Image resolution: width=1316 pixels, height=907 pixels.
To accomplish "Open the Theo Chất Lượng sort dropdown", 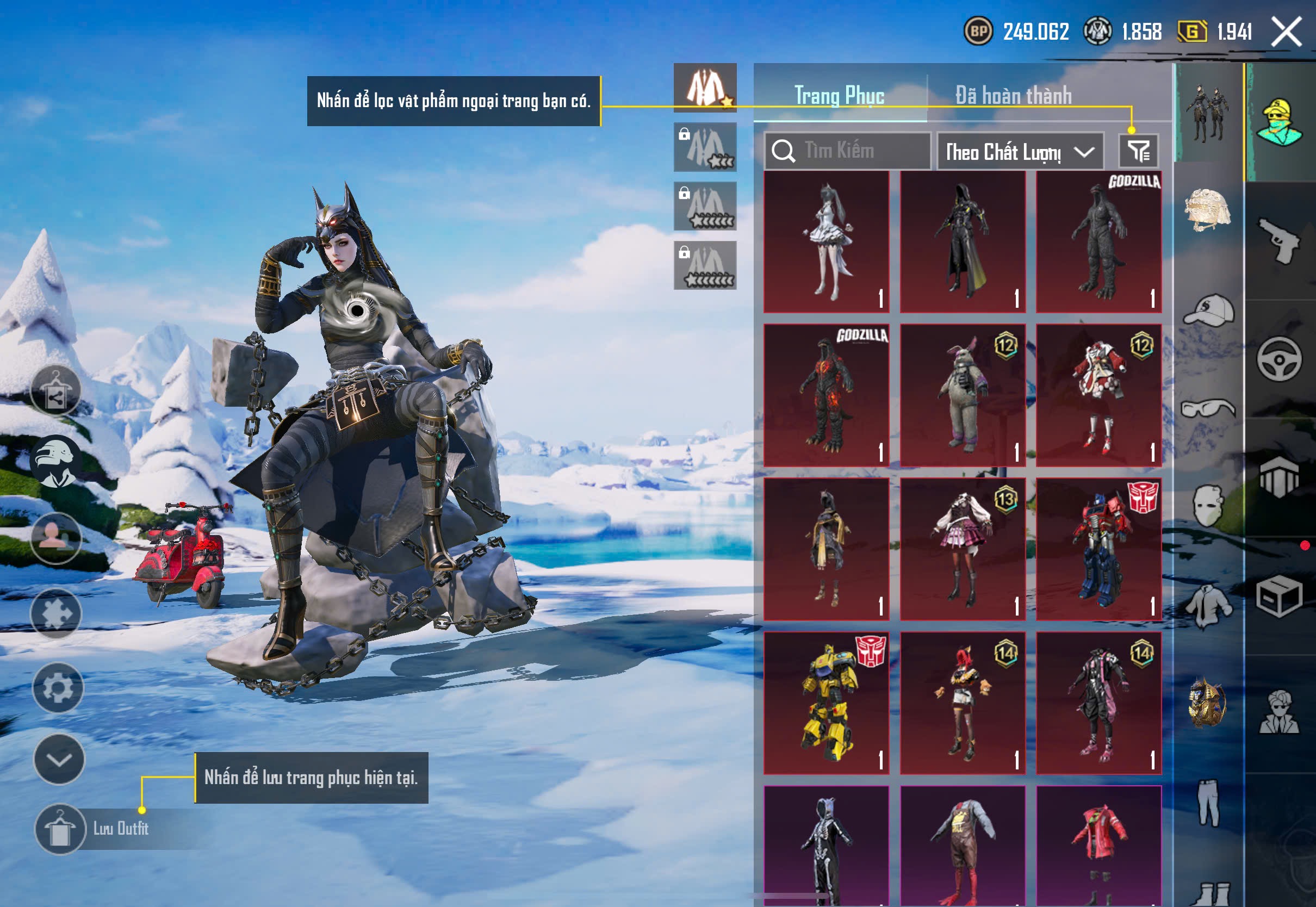I will click(1020, 152).
